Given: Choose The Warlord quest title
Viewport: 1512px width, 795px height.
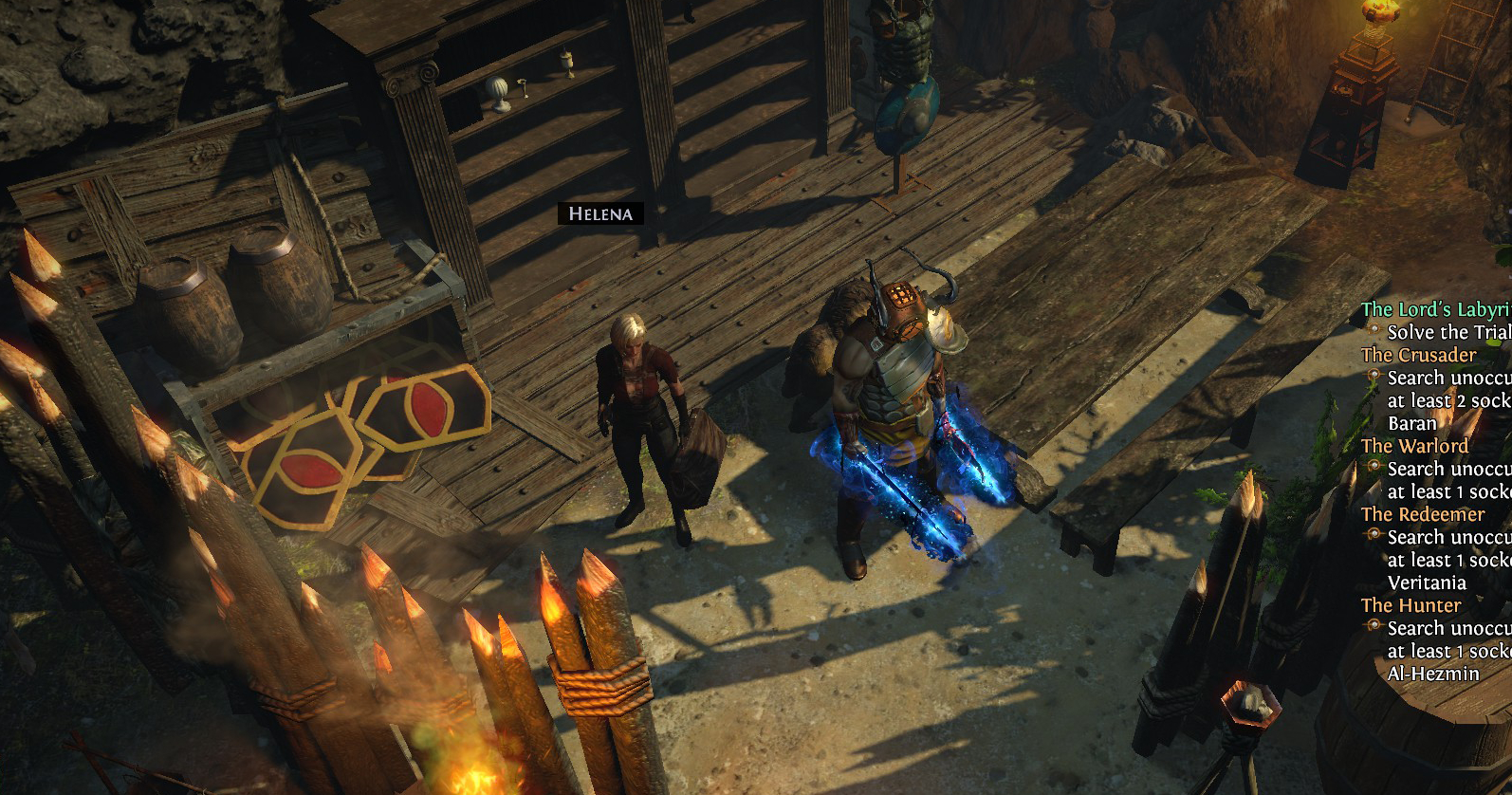Looking at the screenshot, I should pos(1414,446).
